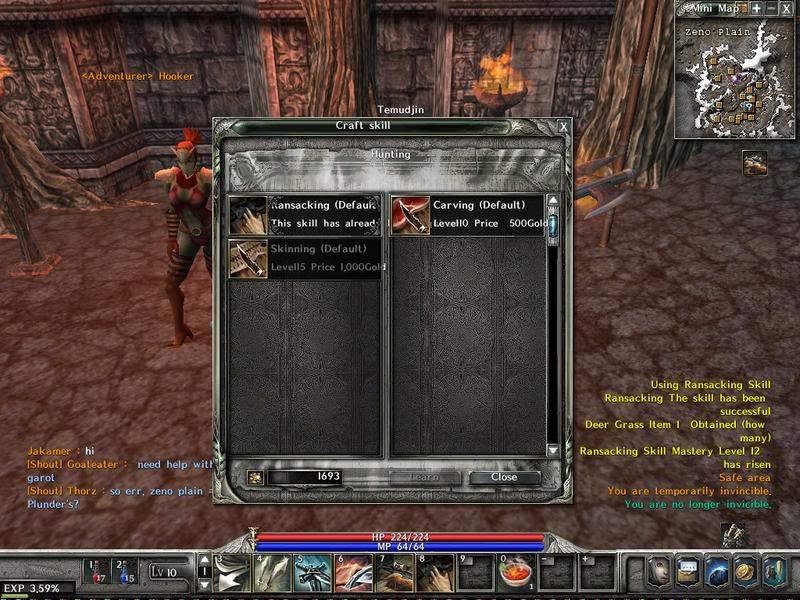Choose the Carving skill entry
This screenshot has height=600, width=800.
click(466, 214)
